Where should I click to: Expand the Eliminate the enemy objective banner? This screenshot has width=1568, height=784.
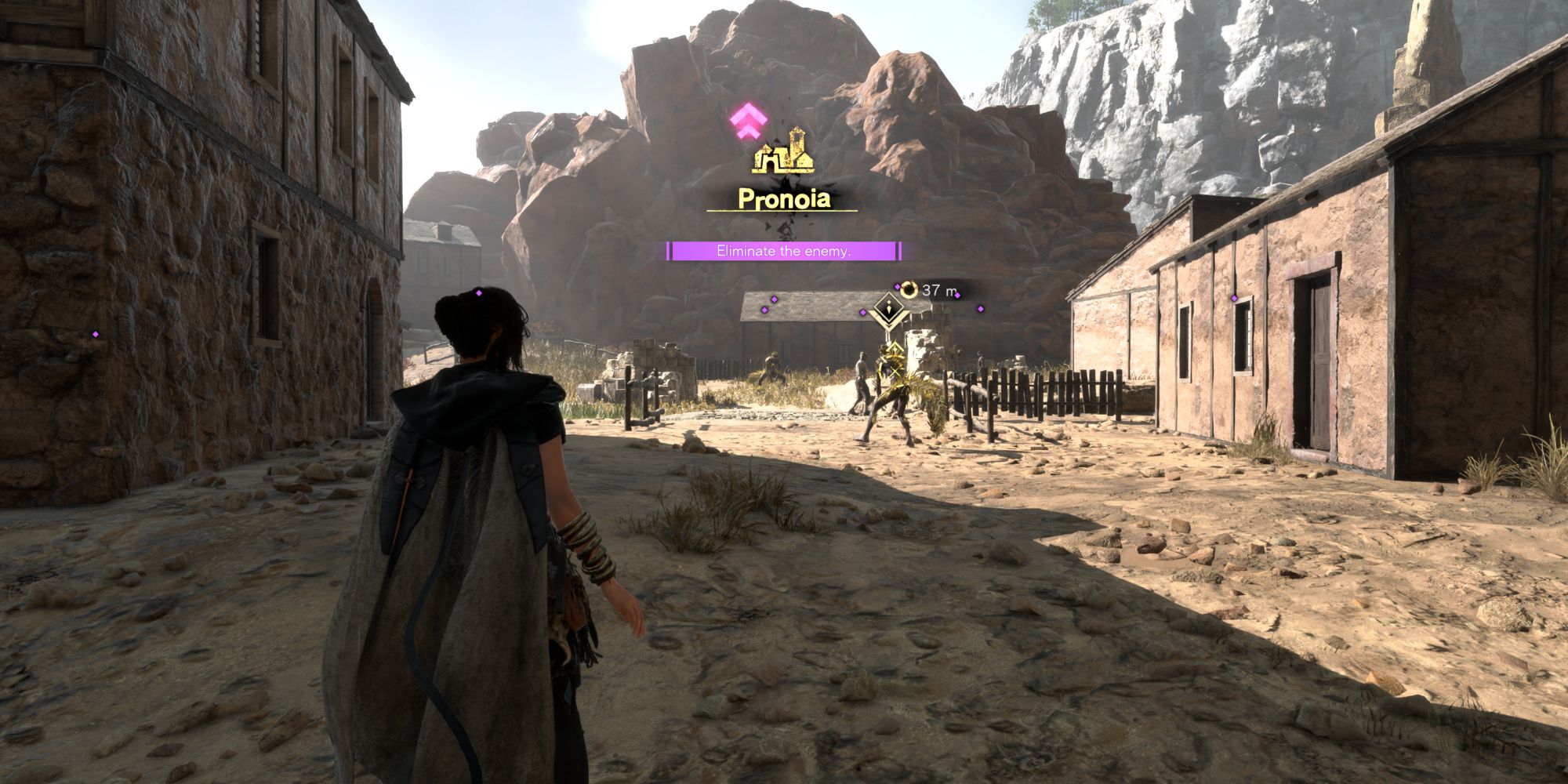click(782, 252)
